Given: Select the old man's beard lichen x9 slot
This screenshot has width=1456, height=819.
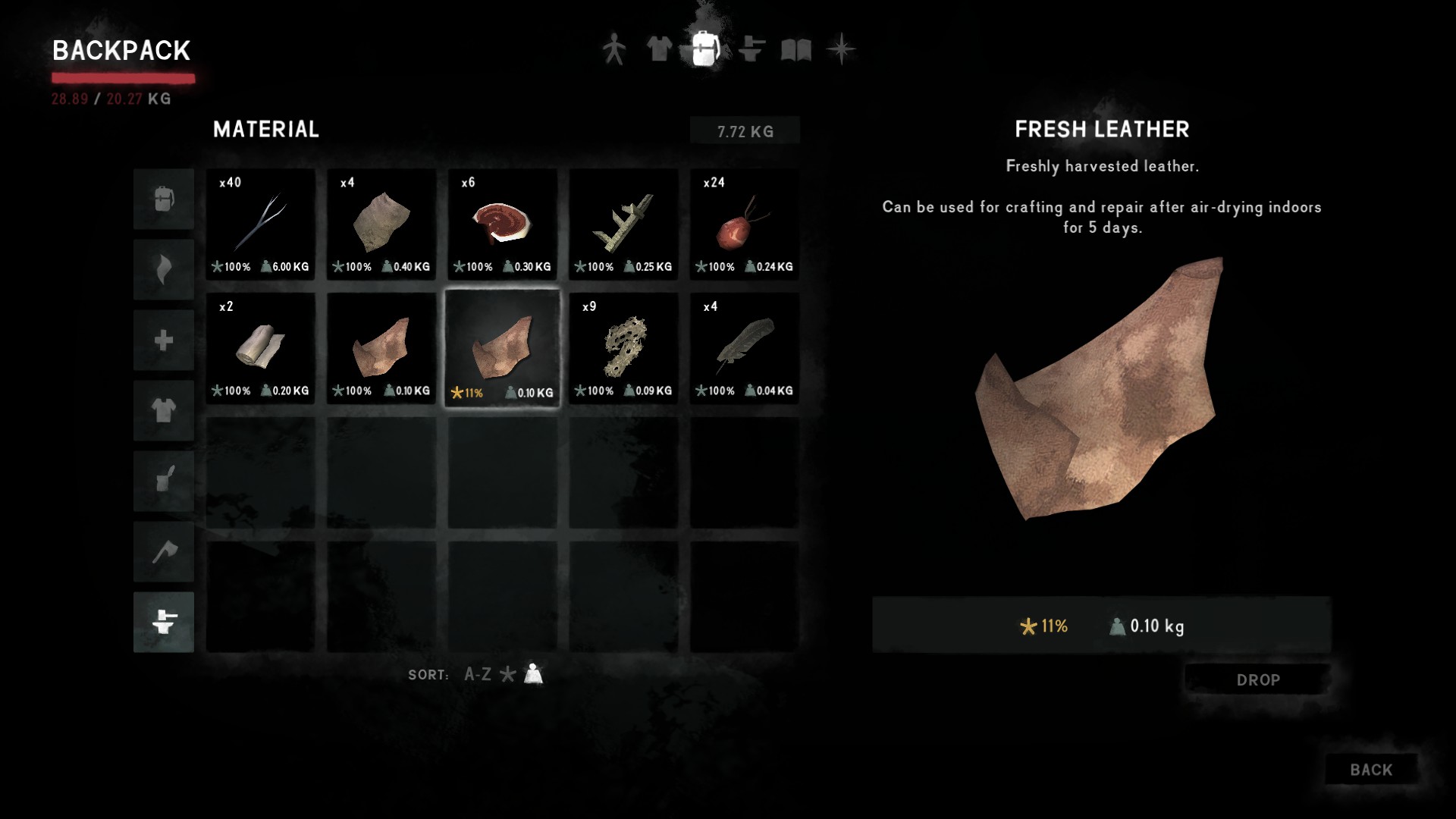Looking at the screenshot, I should click(623, 348).
